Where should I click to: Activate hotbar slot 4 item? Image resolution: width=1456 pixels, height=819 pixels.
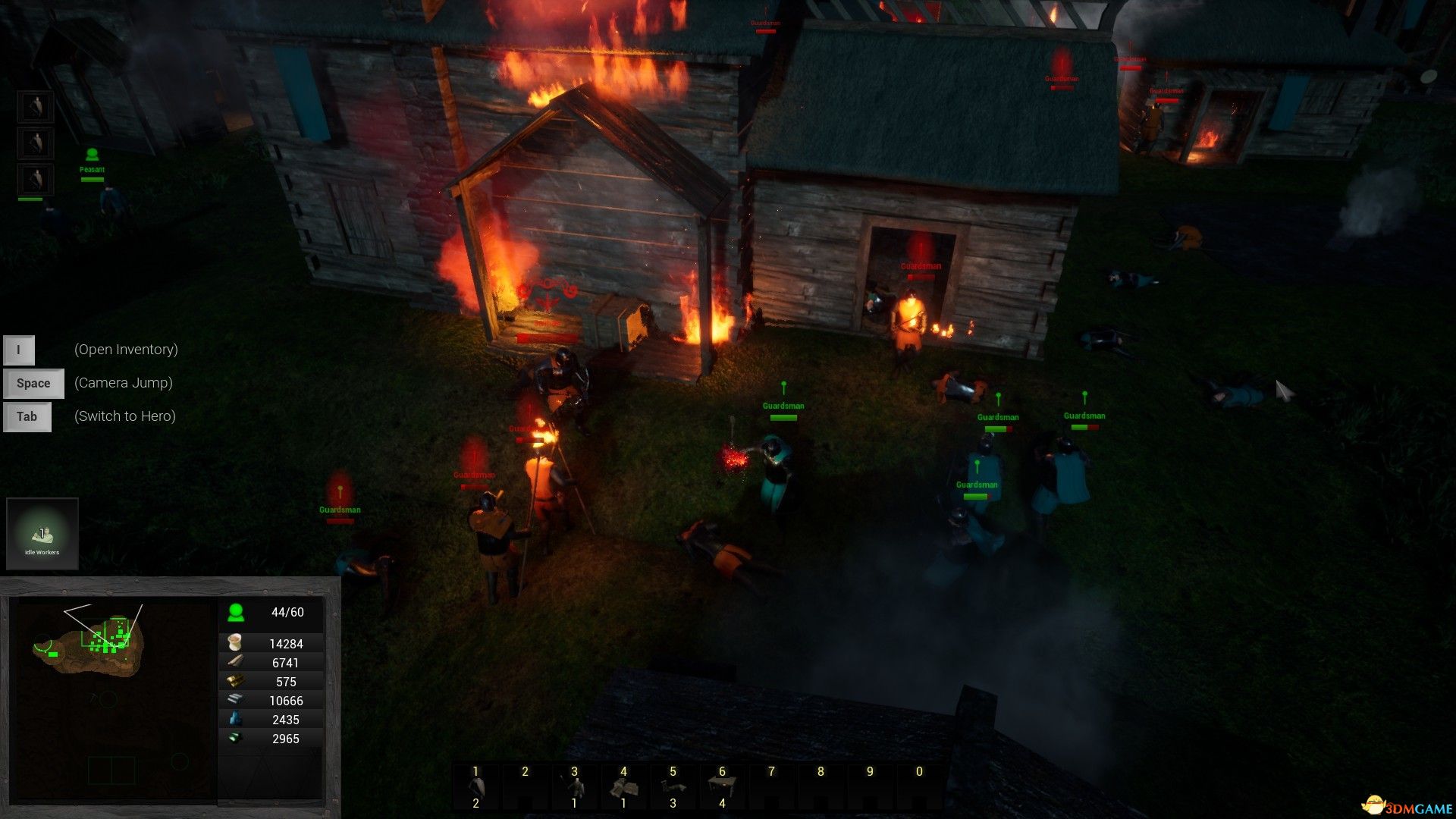point(623,787)
